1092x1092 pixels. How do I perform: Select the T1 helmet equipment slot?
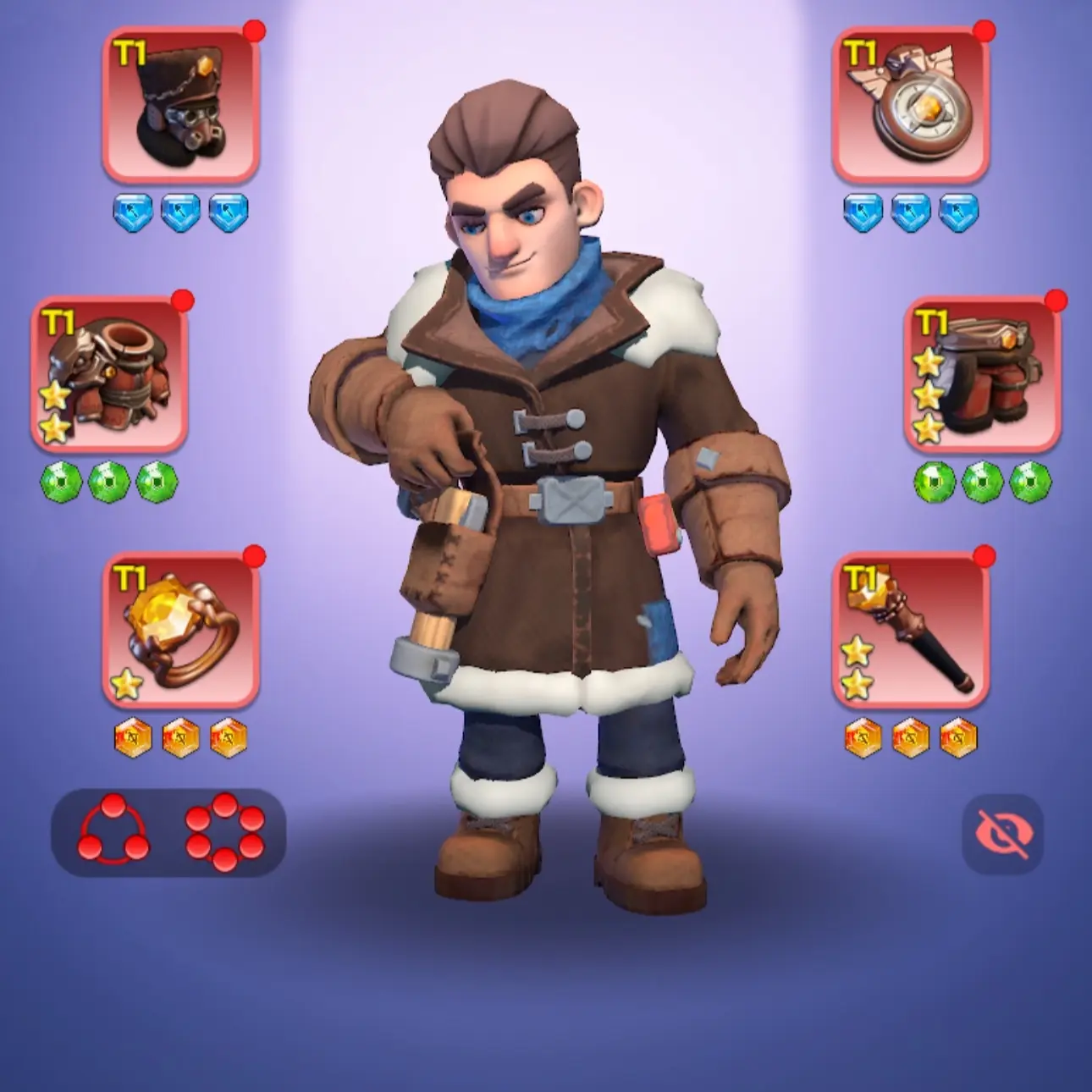click(x=180, y=103)
